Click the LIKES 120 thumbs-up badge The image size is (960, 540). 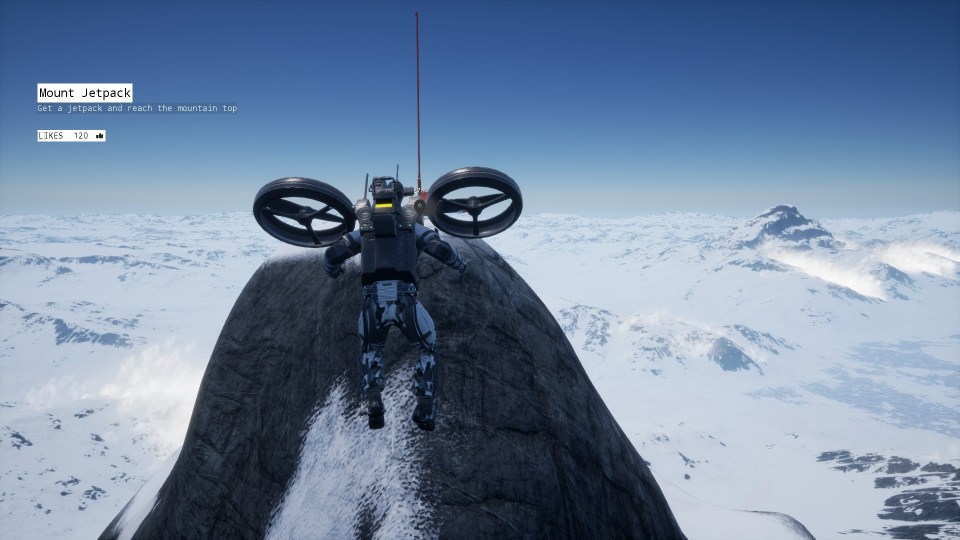click(x=71, y=136)
